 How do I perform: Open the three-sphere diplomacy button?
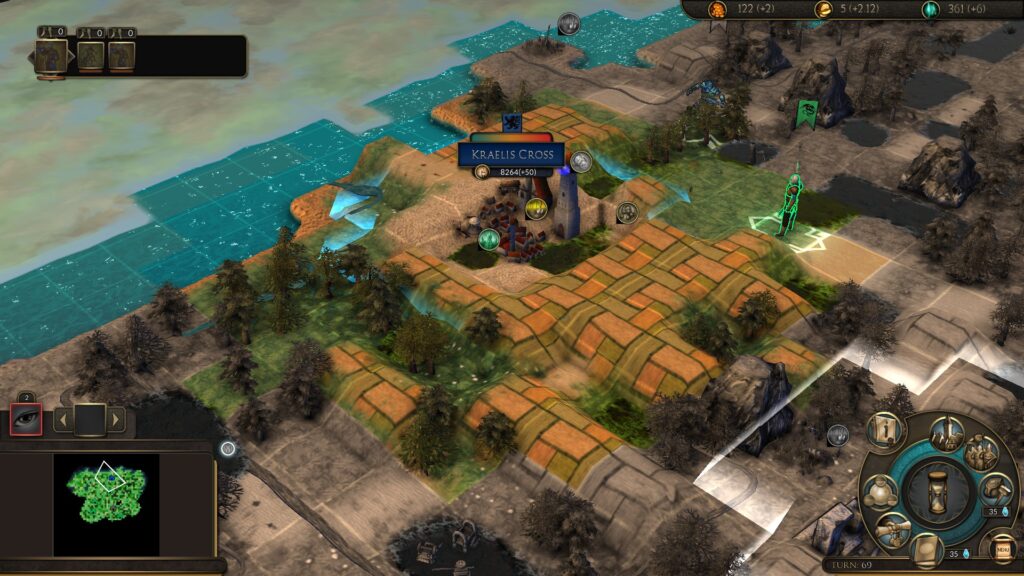coord(880,493)
